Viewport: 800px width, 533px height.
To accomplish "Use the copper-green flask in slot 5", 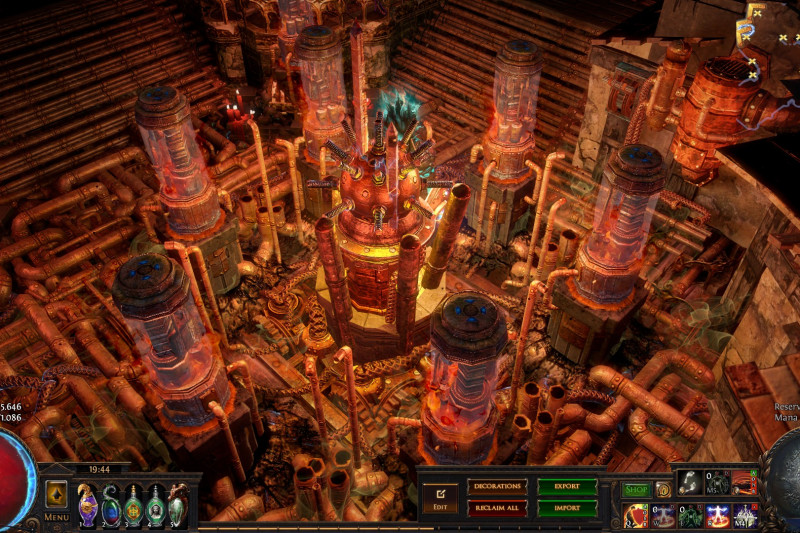I will pyautogui.click(x=177, y=505).
